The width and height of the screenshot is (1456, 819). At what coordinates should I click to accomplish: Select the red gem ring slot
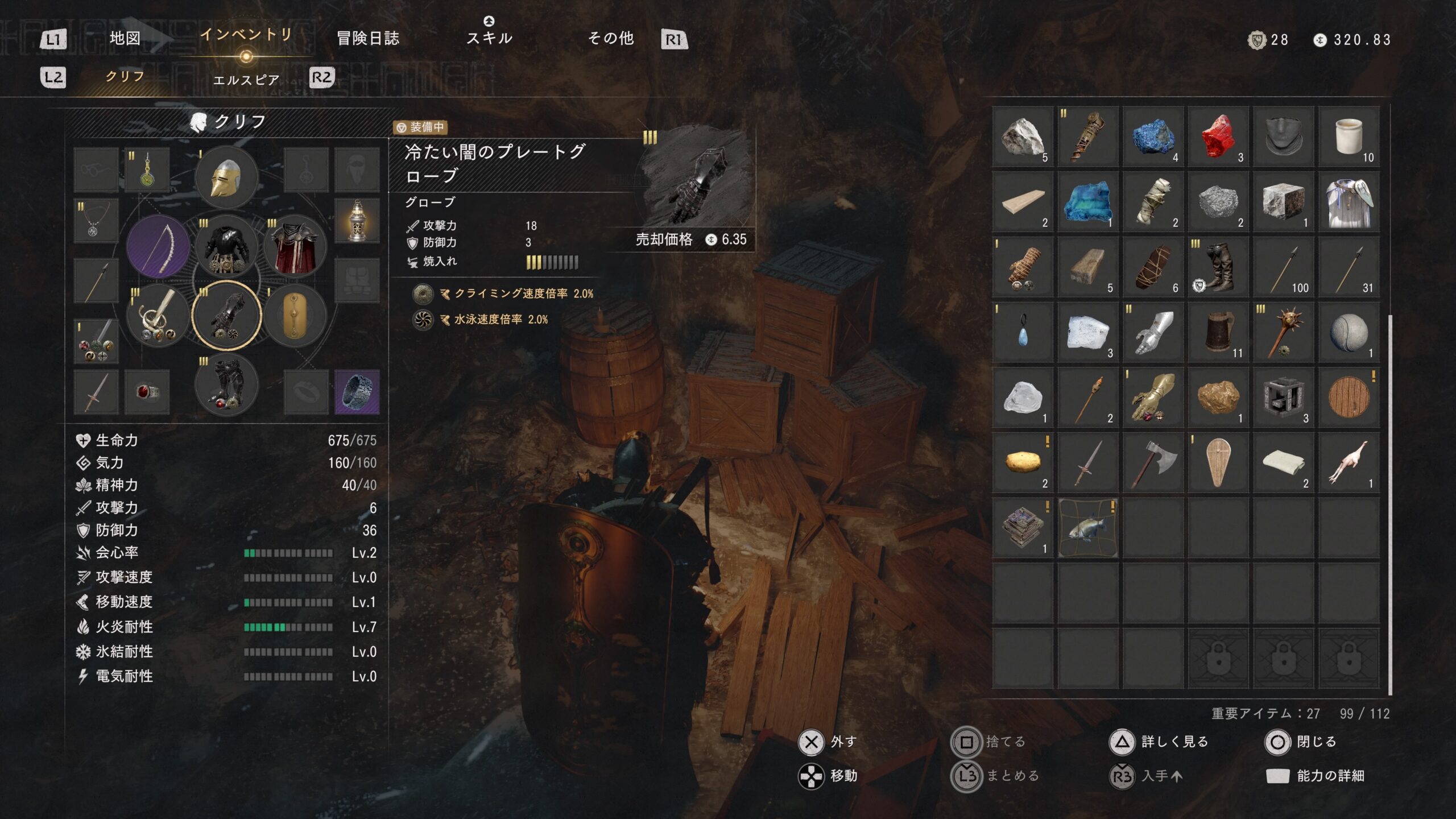147,392
